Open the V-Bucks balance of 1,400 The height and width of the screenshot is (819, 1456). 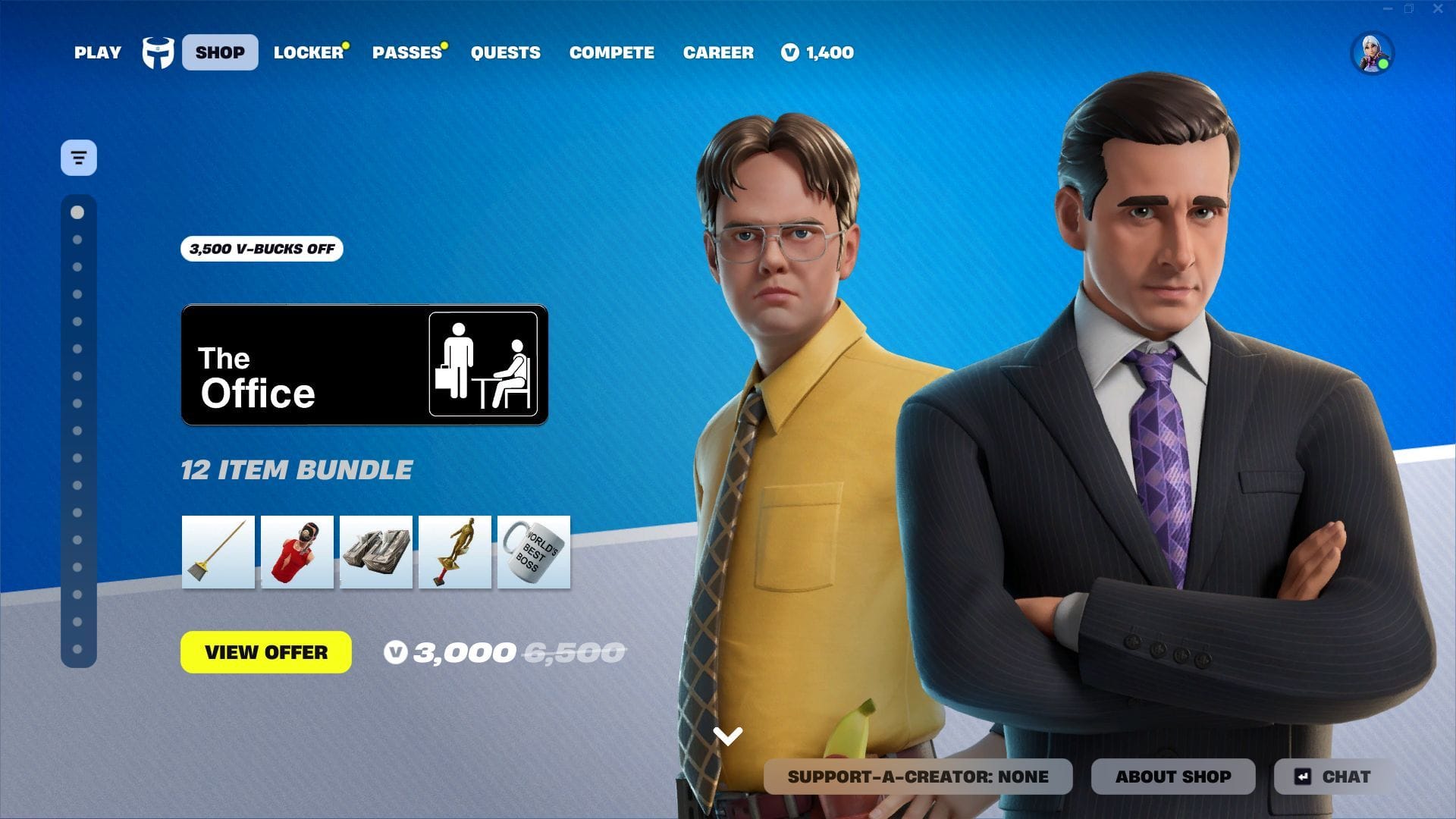[817, 52]
